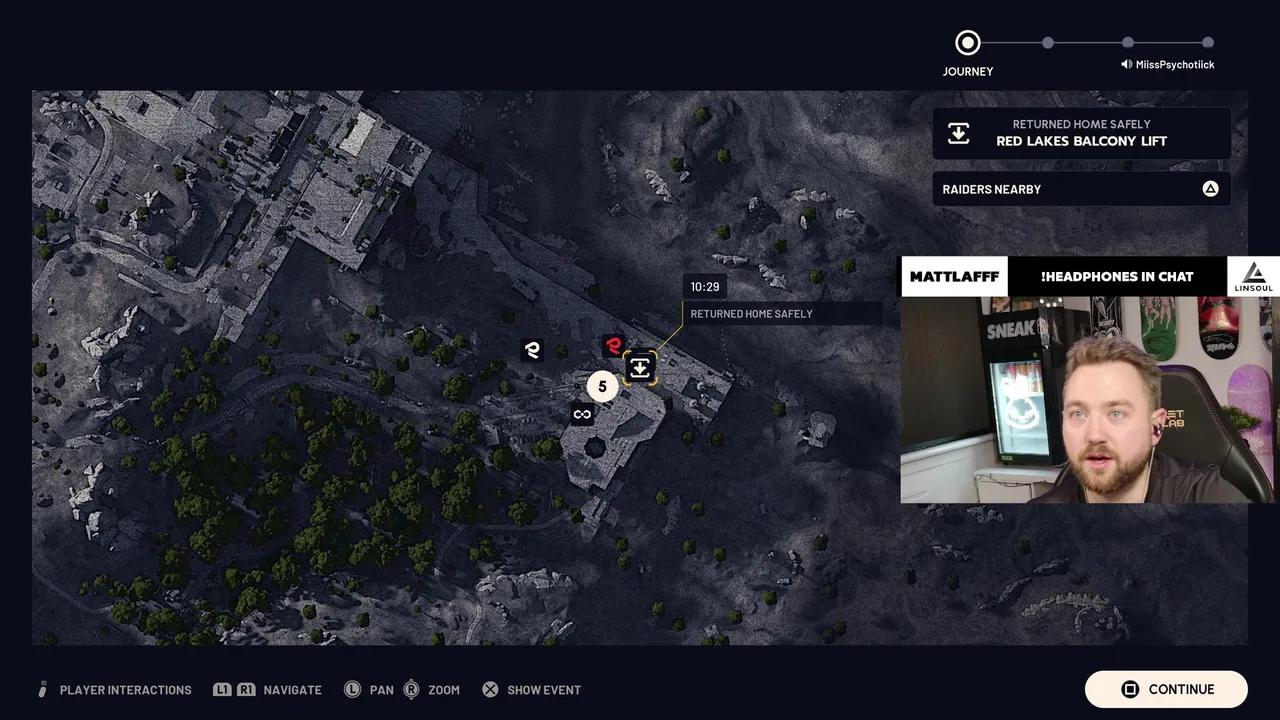Click the lift icon inside the Returned Home Safely card

pos(958,132)
